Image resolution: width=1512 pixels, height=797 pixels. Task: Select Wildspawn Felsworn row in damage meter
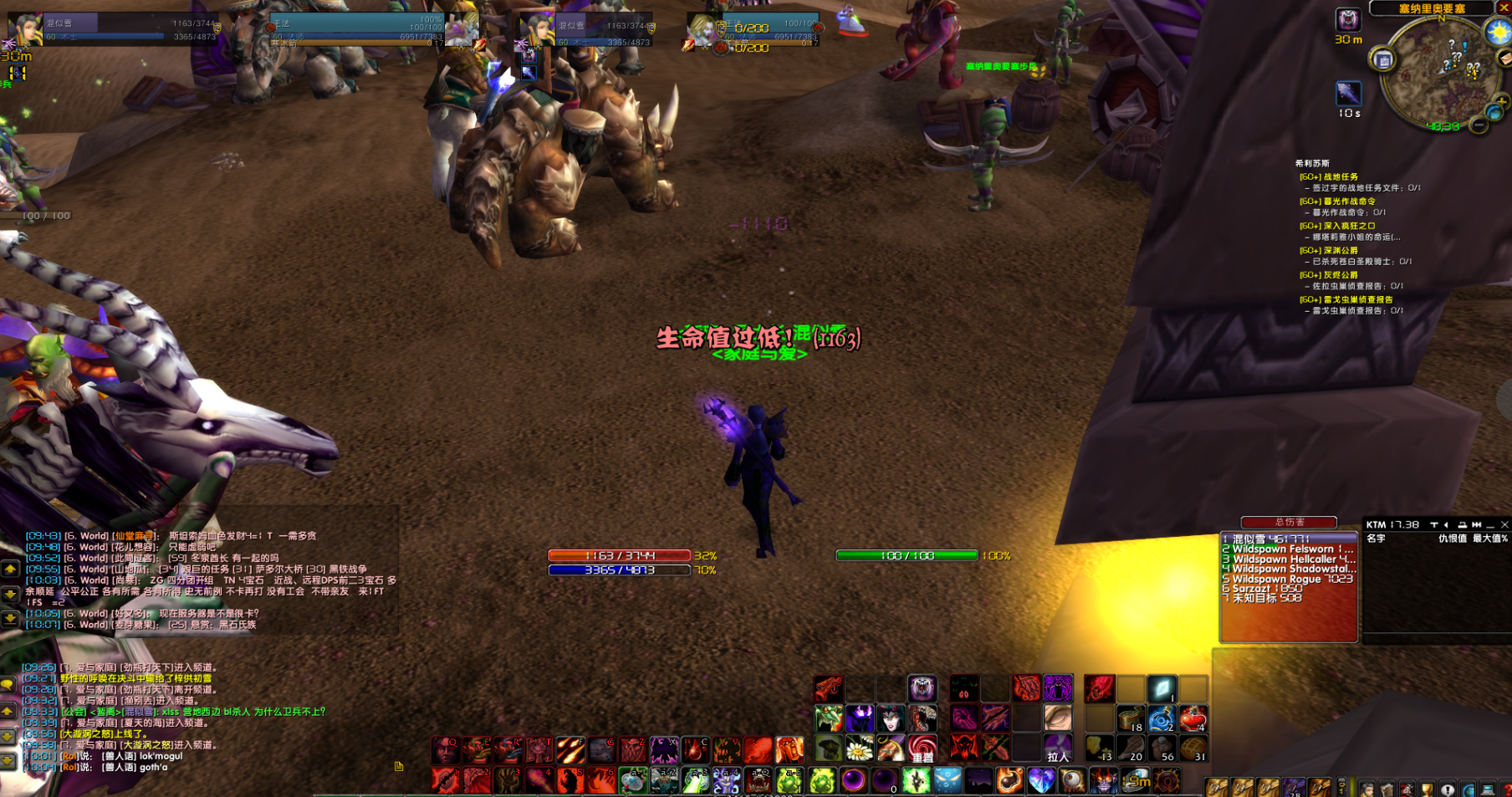coord(1288,549)
